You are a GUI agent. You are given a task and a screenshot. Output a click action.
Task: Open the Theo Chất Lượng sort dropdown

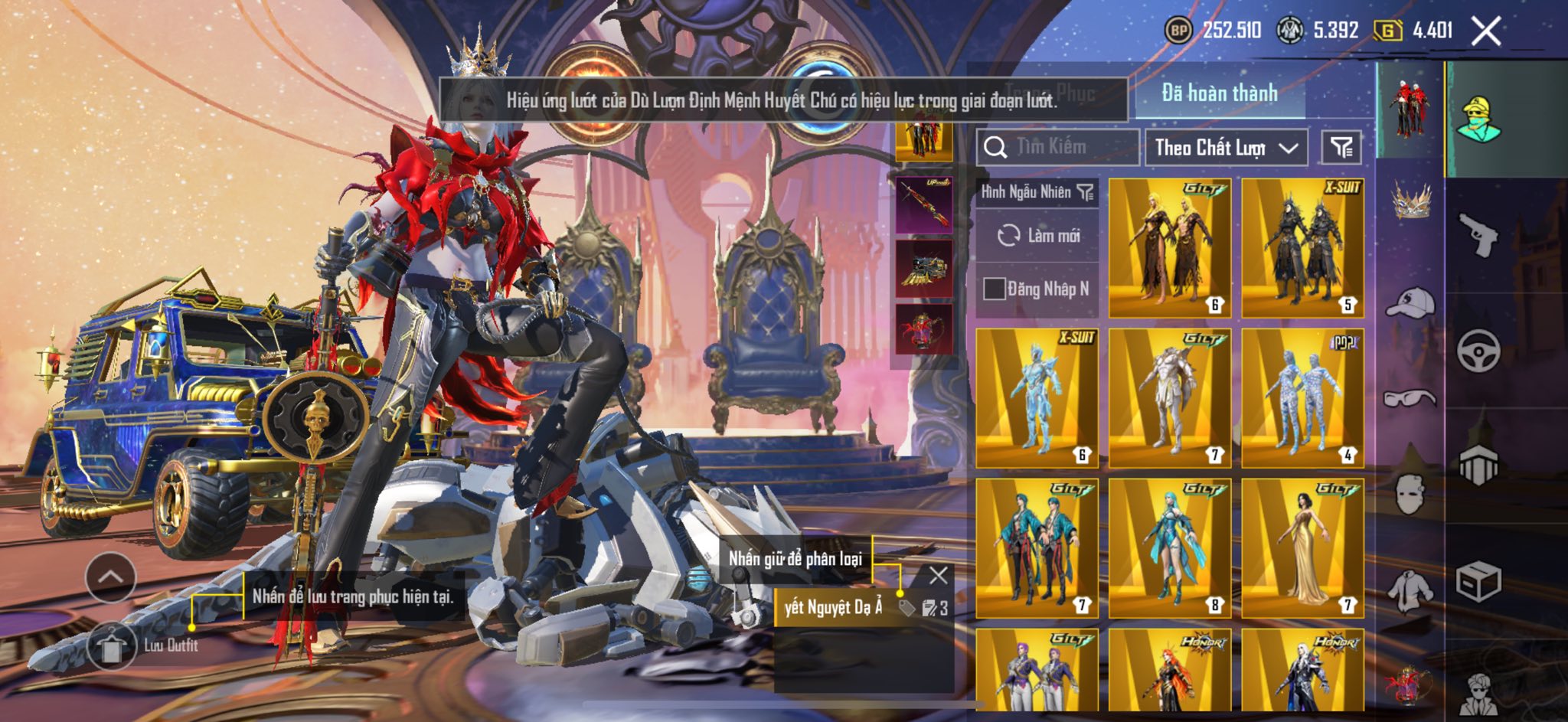tap(1226, 148)
